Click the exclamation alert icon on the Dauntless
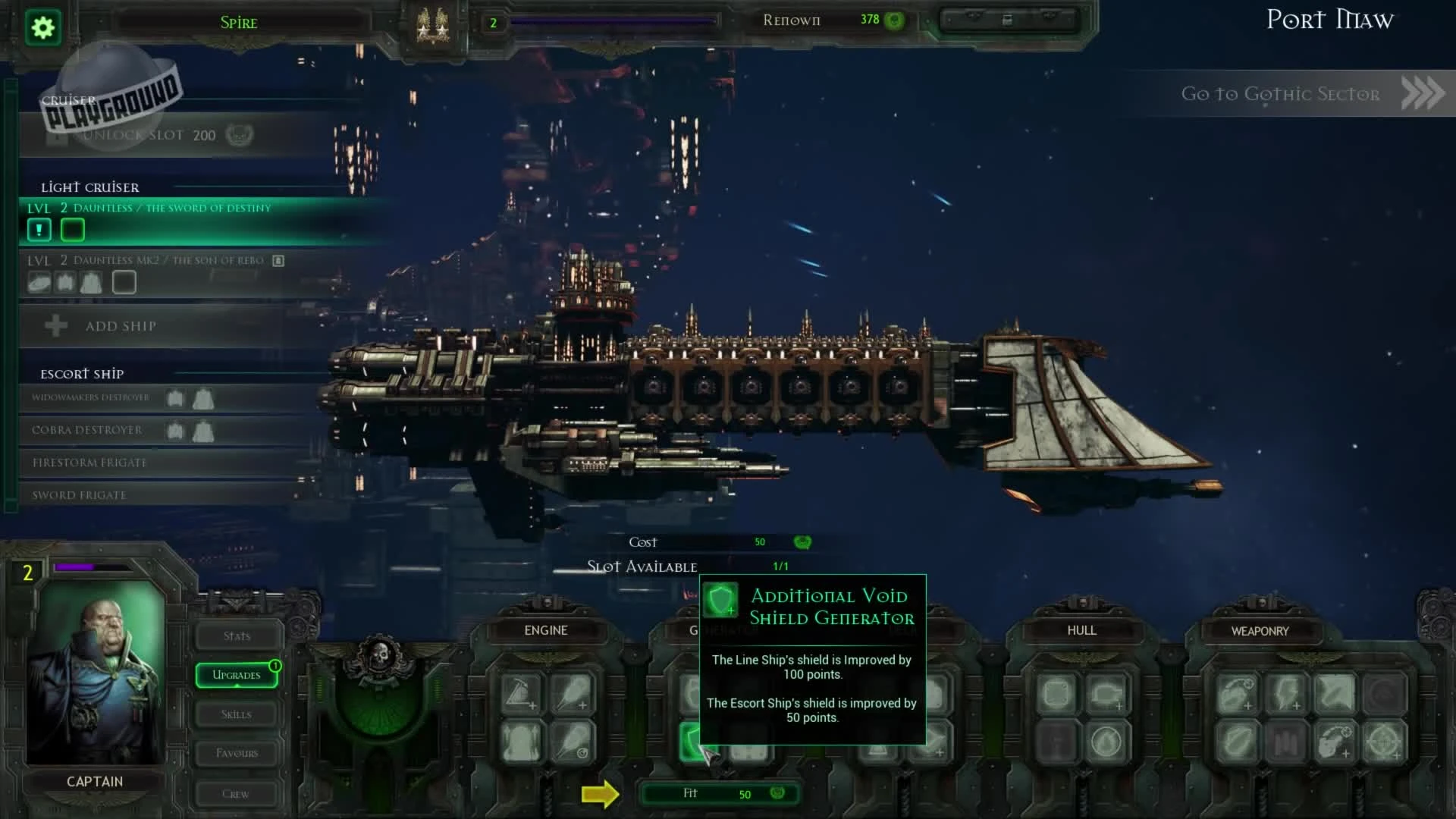Image resolution: width=1456 pixels, height=819 pixels. point(39,229)
